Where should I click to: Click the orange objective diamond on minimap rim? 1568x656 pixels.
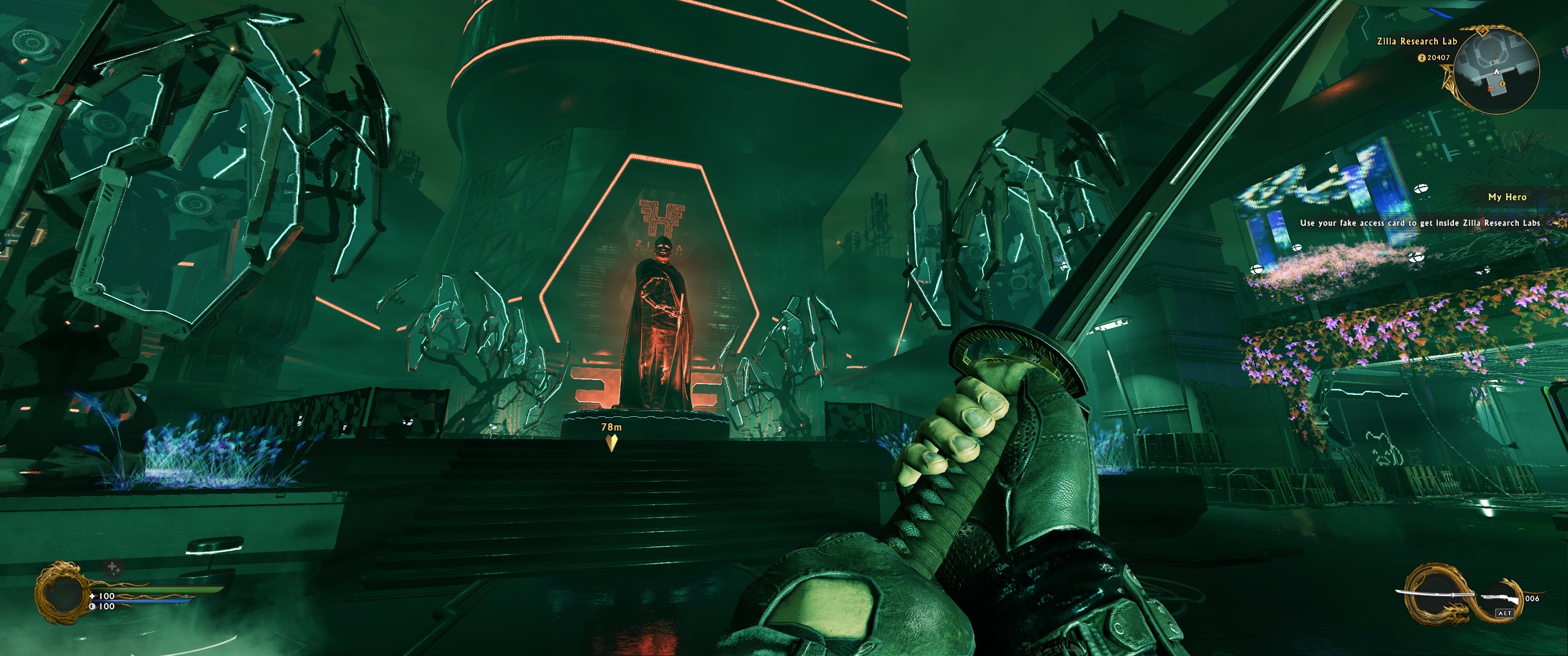(1483, 31)
